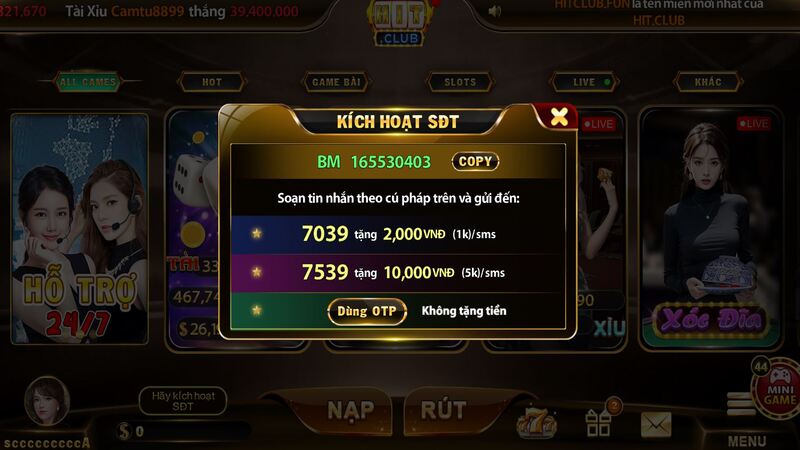Open the Mini Game chip icon
This screenshot has width=800, height=450.
point(775,383)
